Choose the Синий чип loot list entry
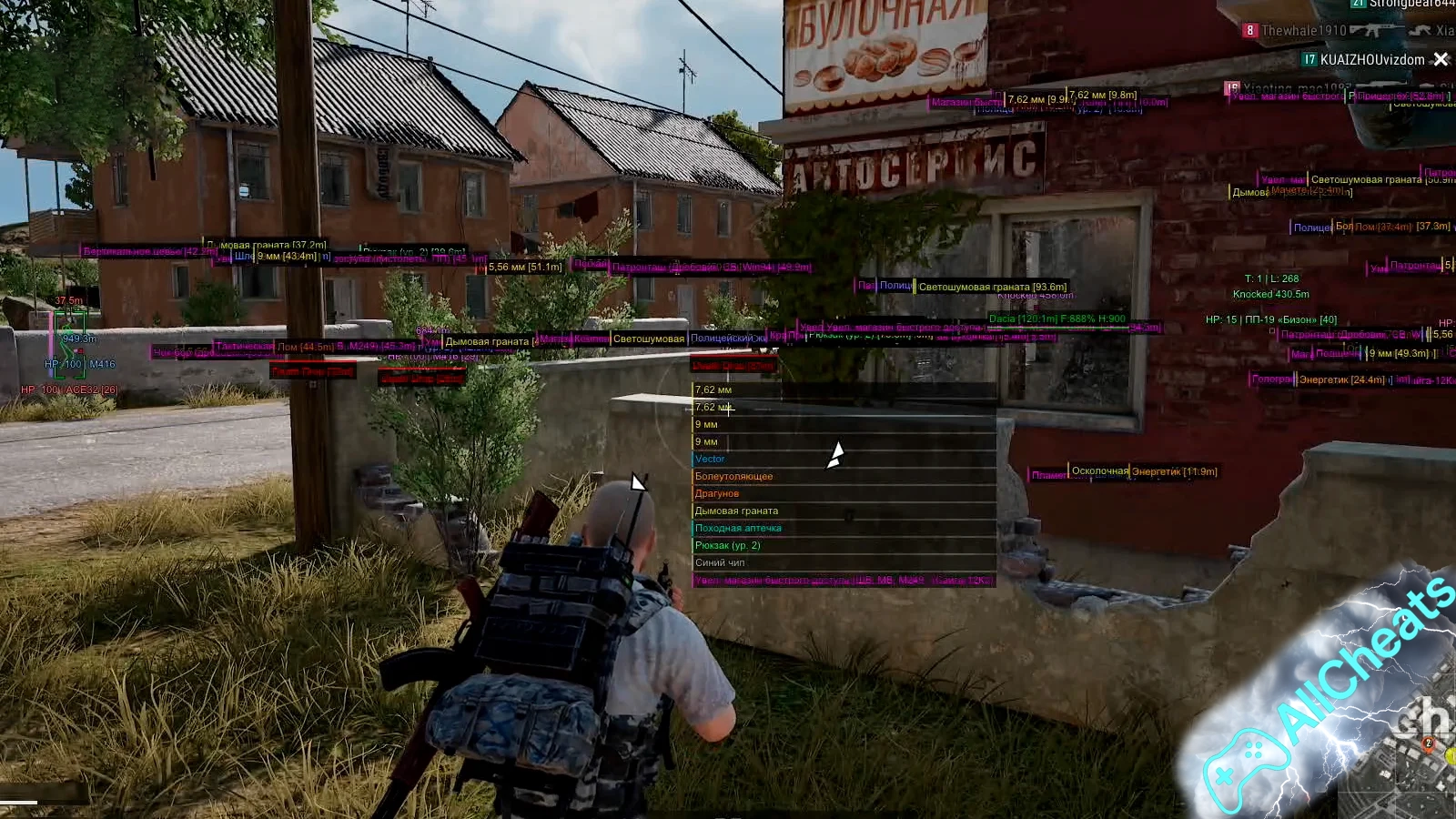This screenshot has height=819, width=1456. tap(720, 563)
